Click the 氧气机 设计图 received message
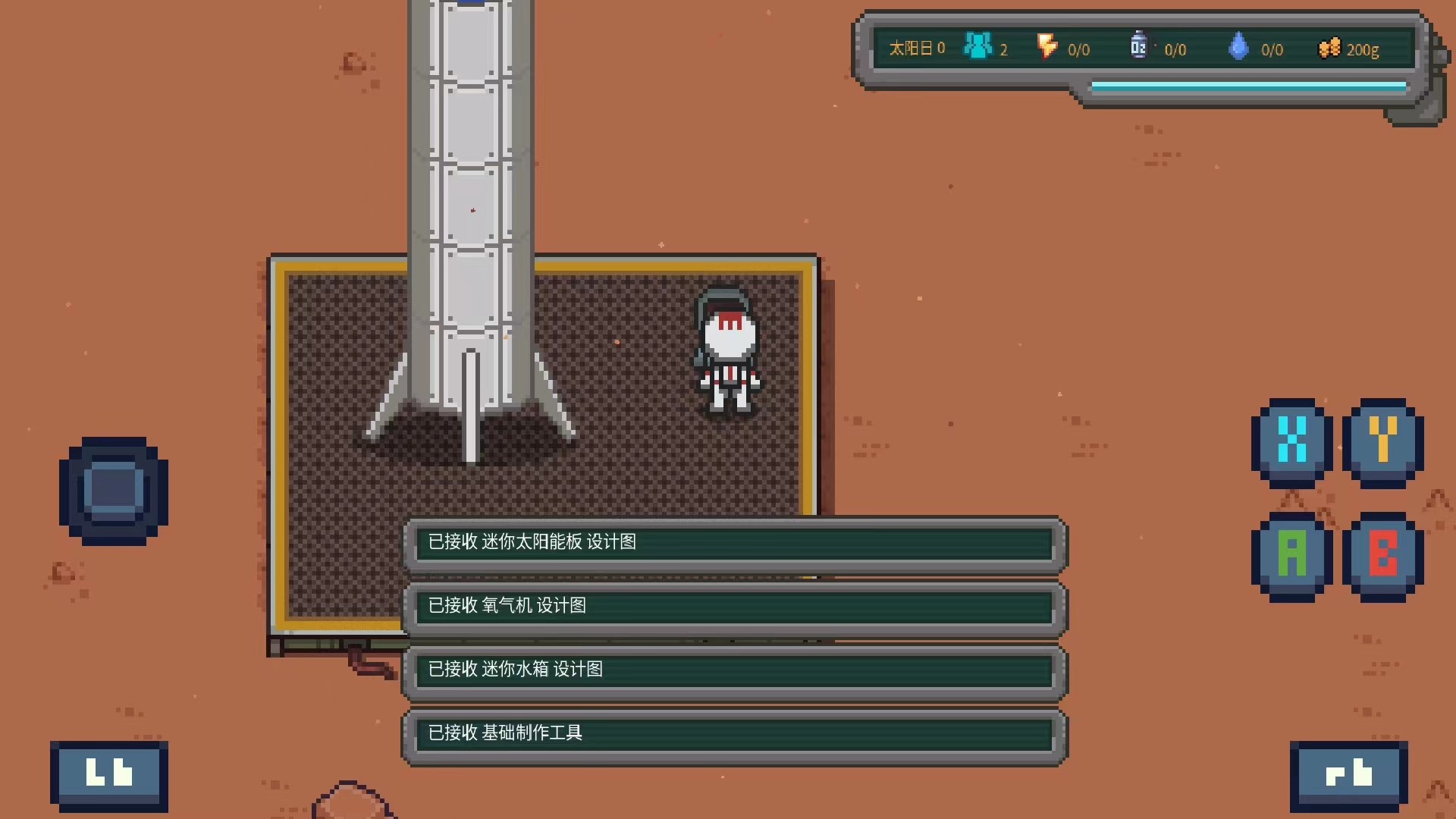Viewport: 1456px width, 819px height. tap(734, 607)
